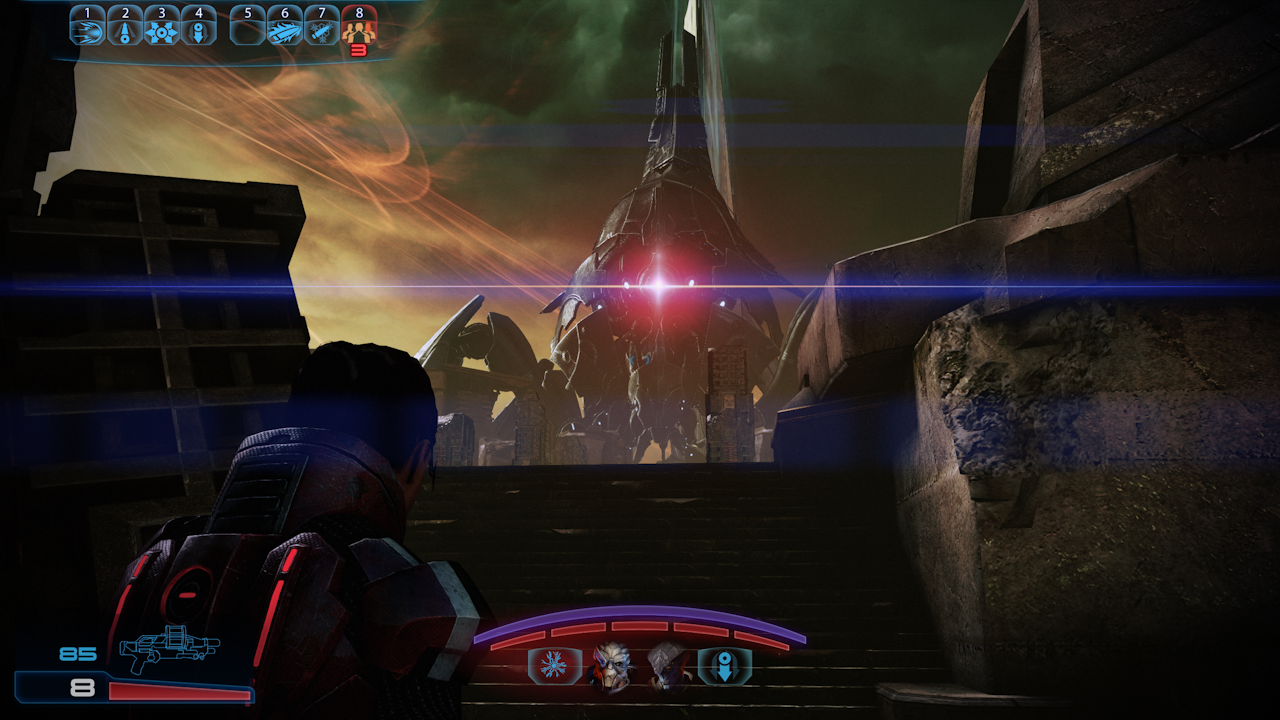Activate the downward arrow power in slot 4
1280x720 pixels.
pos(198,30)
